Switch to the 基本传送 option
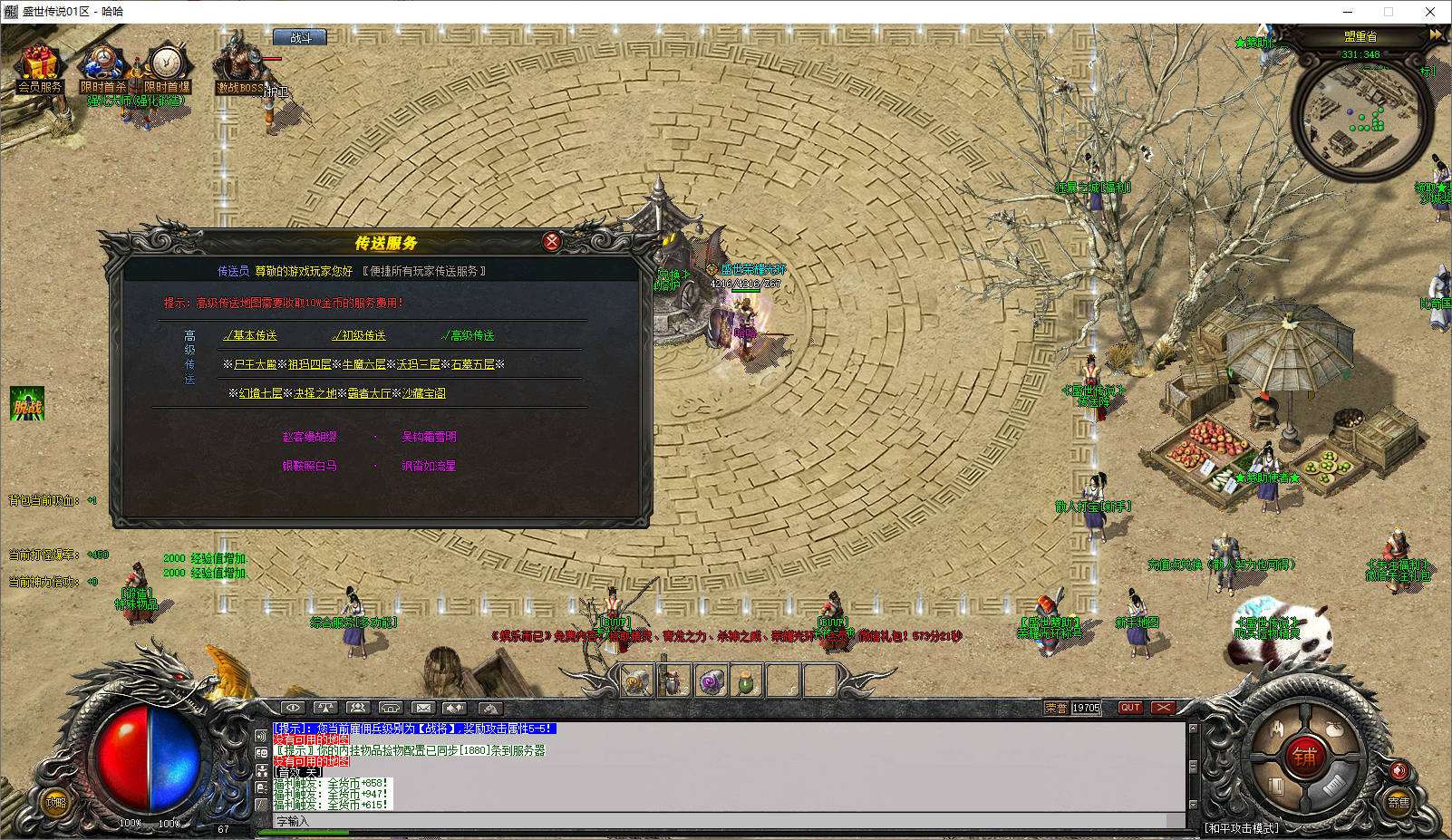Screen dimensions: 1452x840 click(251, 335)
